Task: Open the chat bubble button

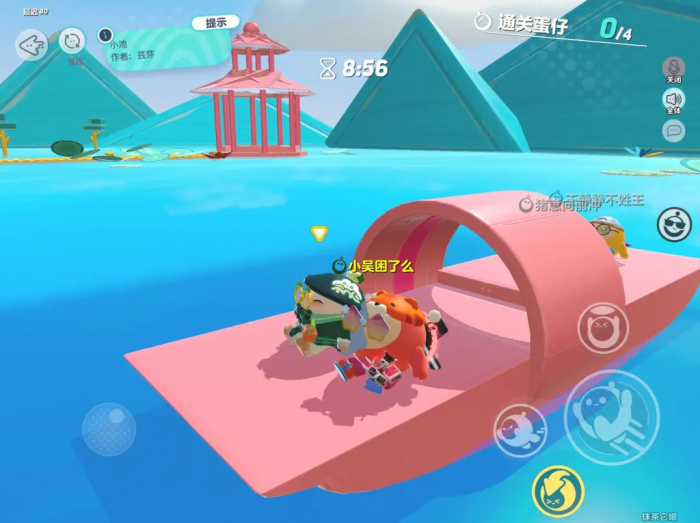Action: click(674, 130)
